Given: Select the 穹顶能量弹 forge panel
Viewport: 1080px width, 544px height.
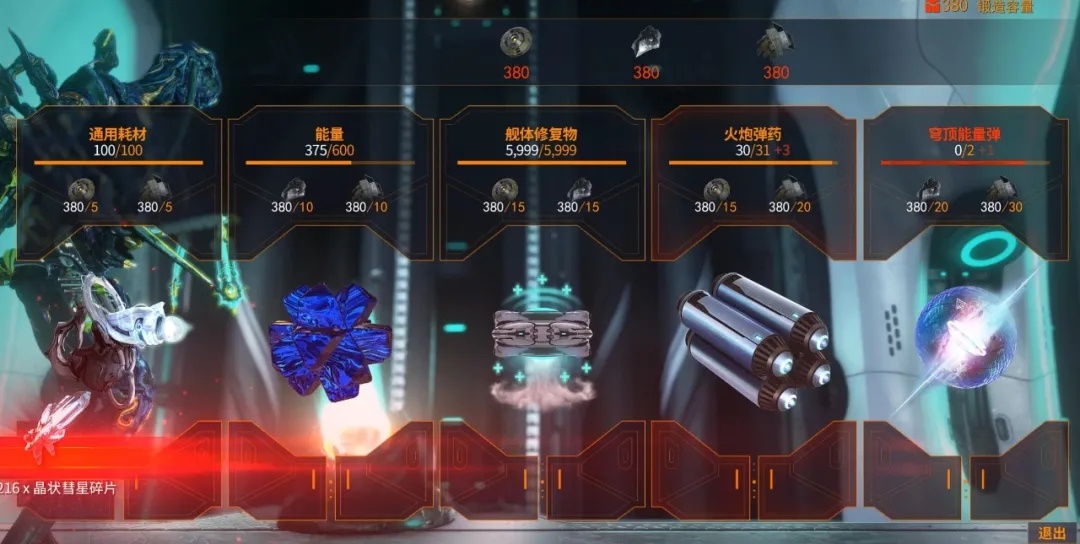Looking at the screenshot, I should coord(965,181).
